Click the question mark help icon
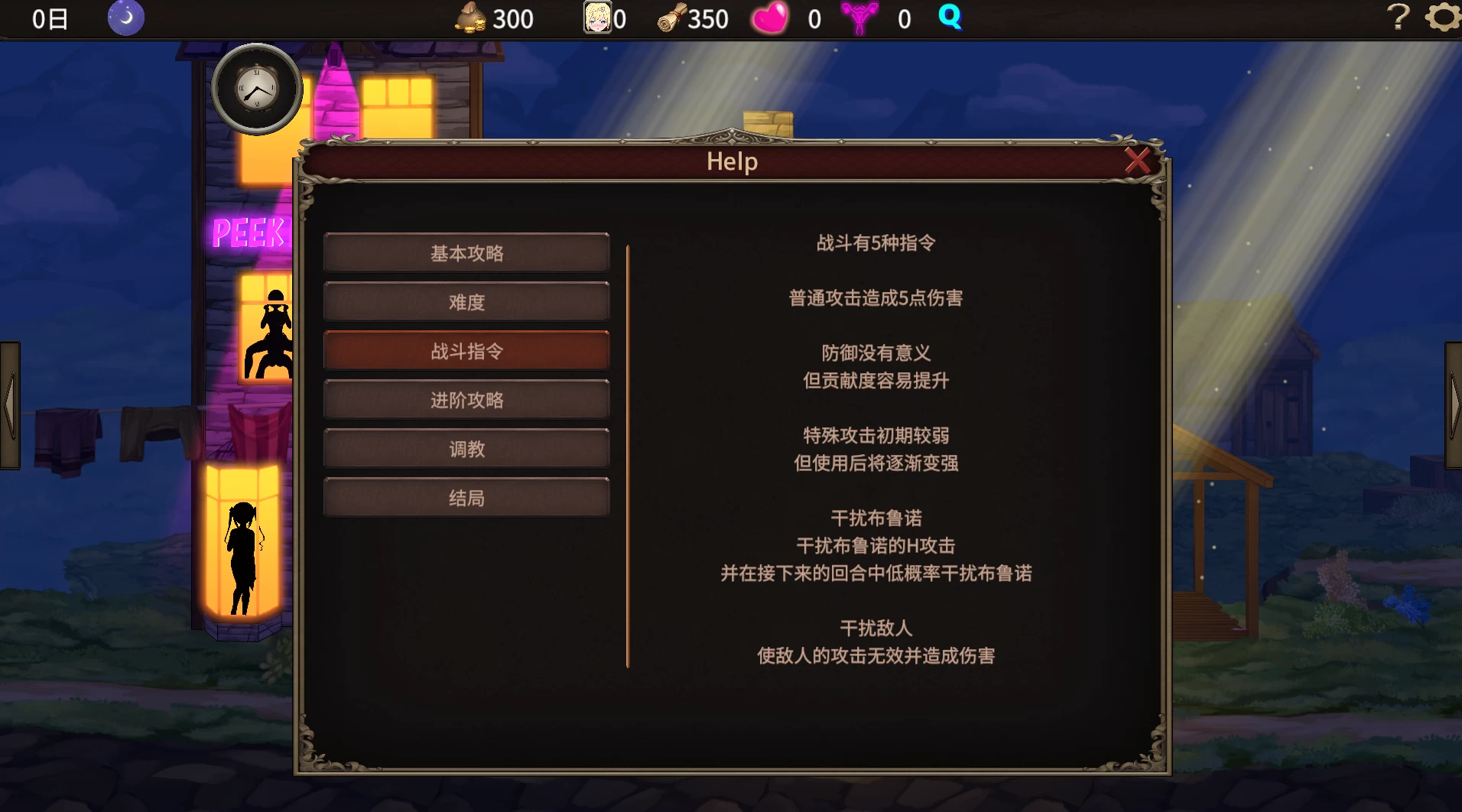This screenshot has width=1462, height=812. tap(1399, 16)
